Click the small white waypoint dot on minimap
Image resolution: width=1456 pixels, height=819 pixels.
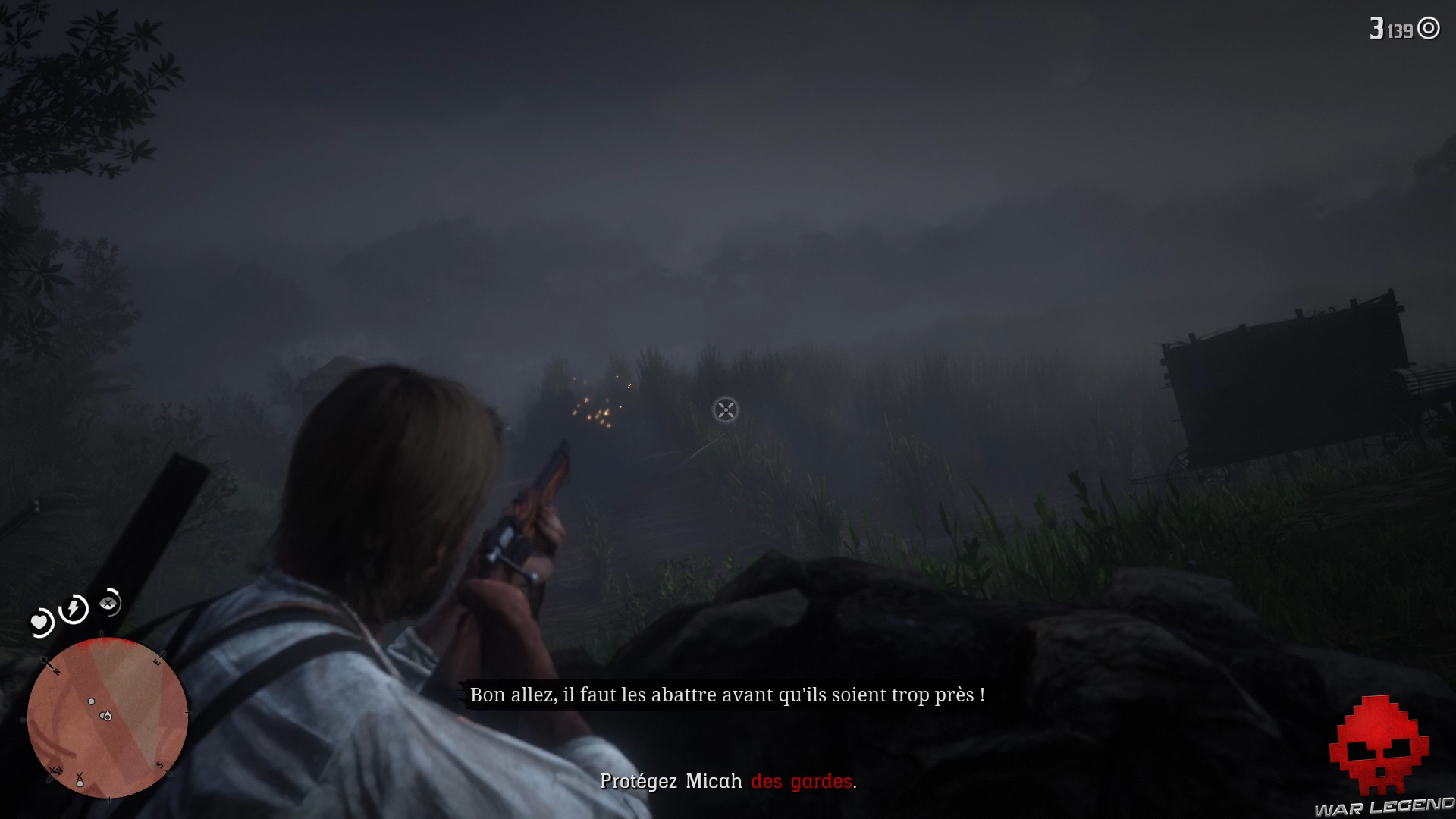click(91, 701)
